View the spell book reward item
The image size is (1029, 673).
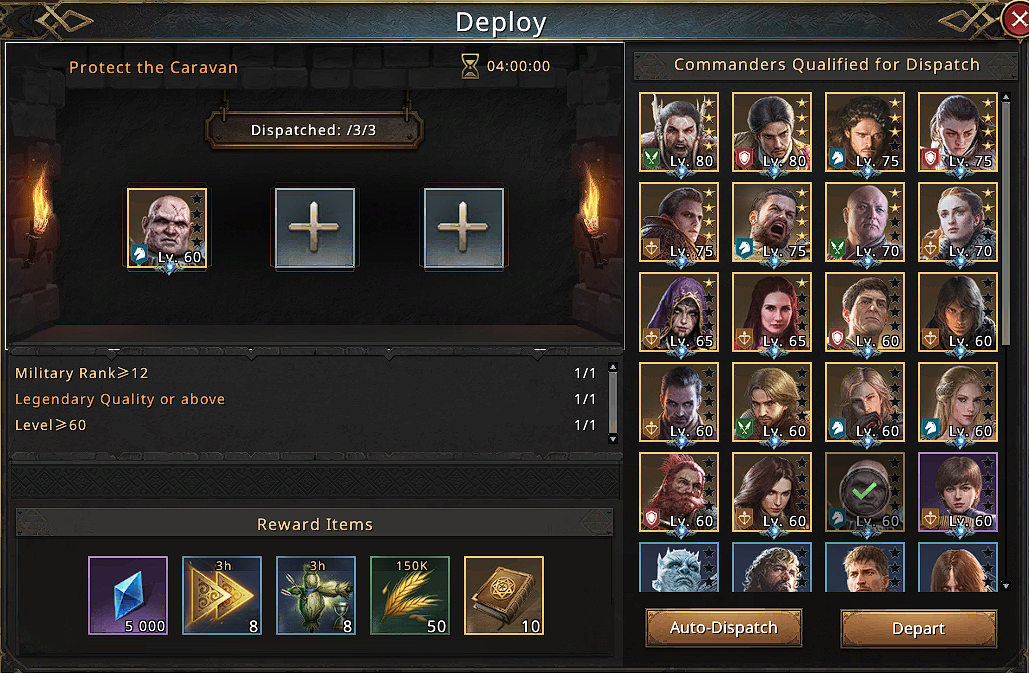tap(504, 596)
